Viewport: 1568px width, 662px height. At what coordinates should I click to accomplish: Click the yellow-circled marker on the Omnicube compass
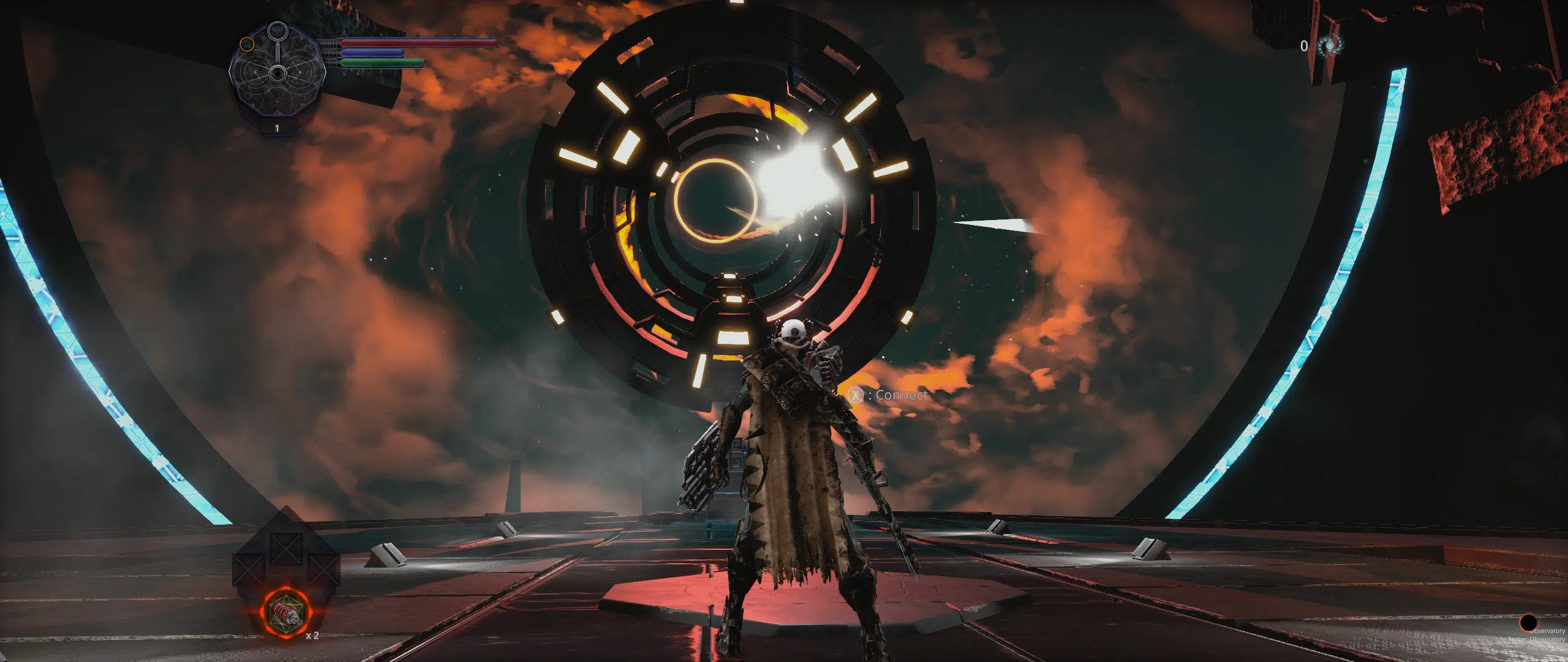(247, 44)
